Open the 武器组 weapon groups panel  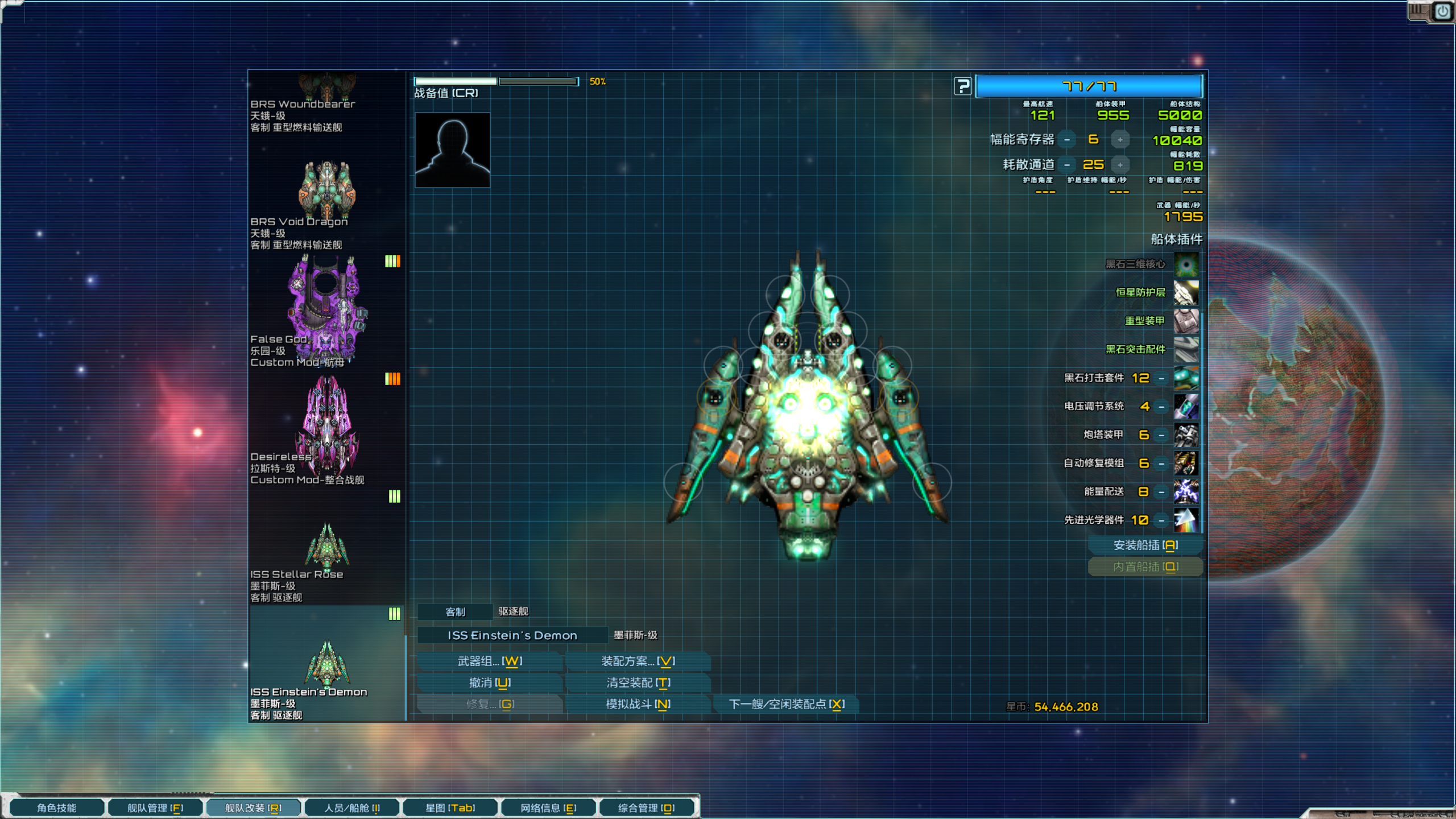click(490, 661)
